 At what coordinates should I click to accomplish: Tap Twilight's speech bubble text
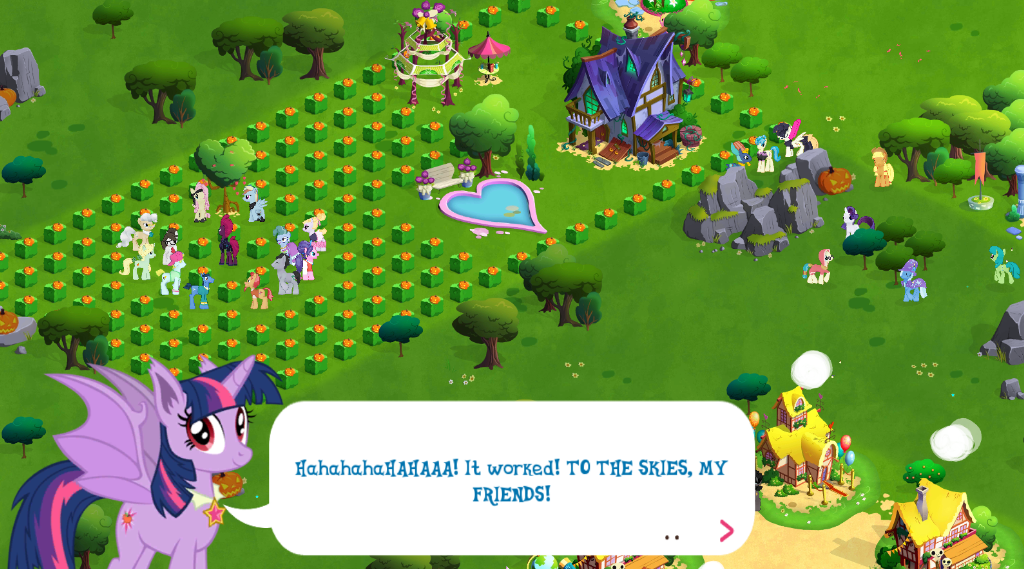[x=511, y=480]
